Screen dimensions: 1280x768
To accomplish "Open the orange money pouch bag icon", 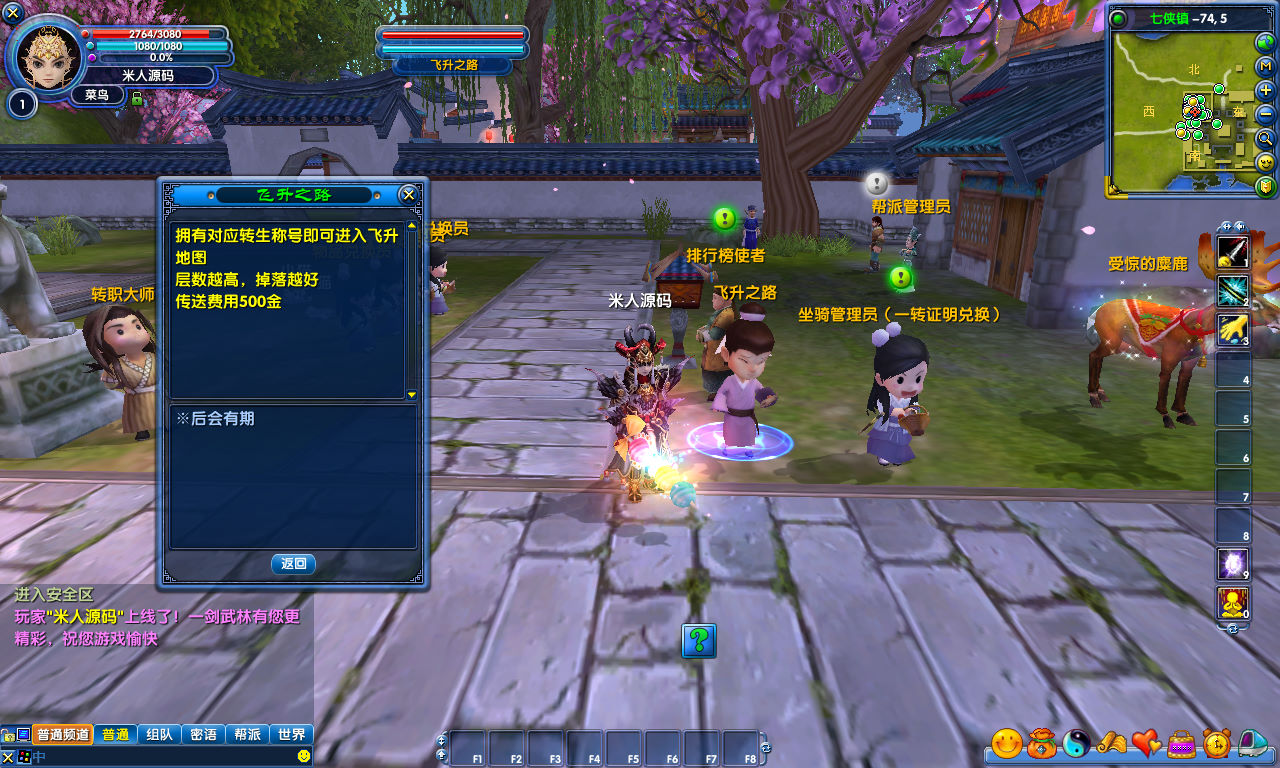I will (1043, 743).
